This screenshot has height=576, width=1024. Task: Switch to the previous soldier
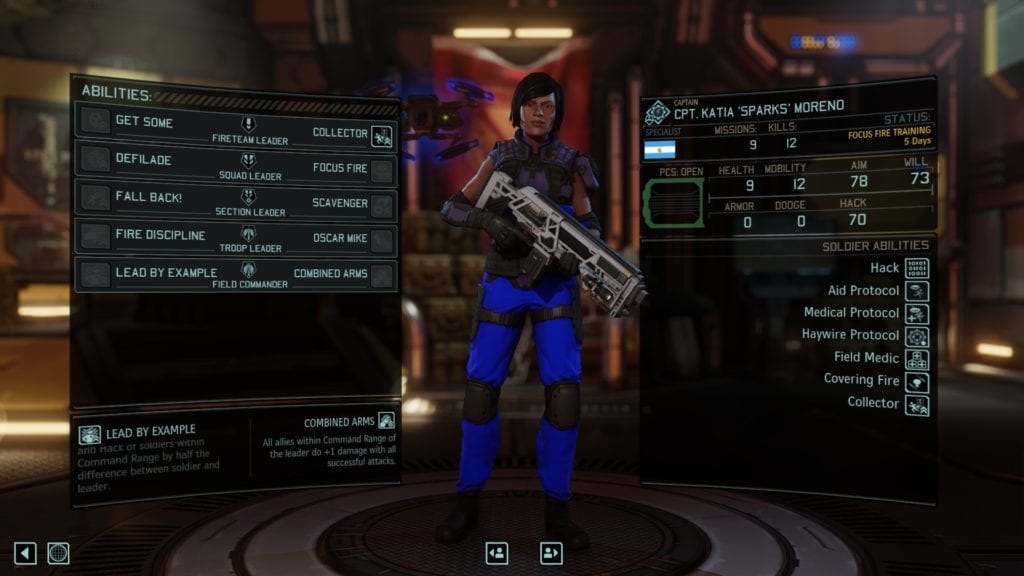pyautogui.click(x=497, y=553)
